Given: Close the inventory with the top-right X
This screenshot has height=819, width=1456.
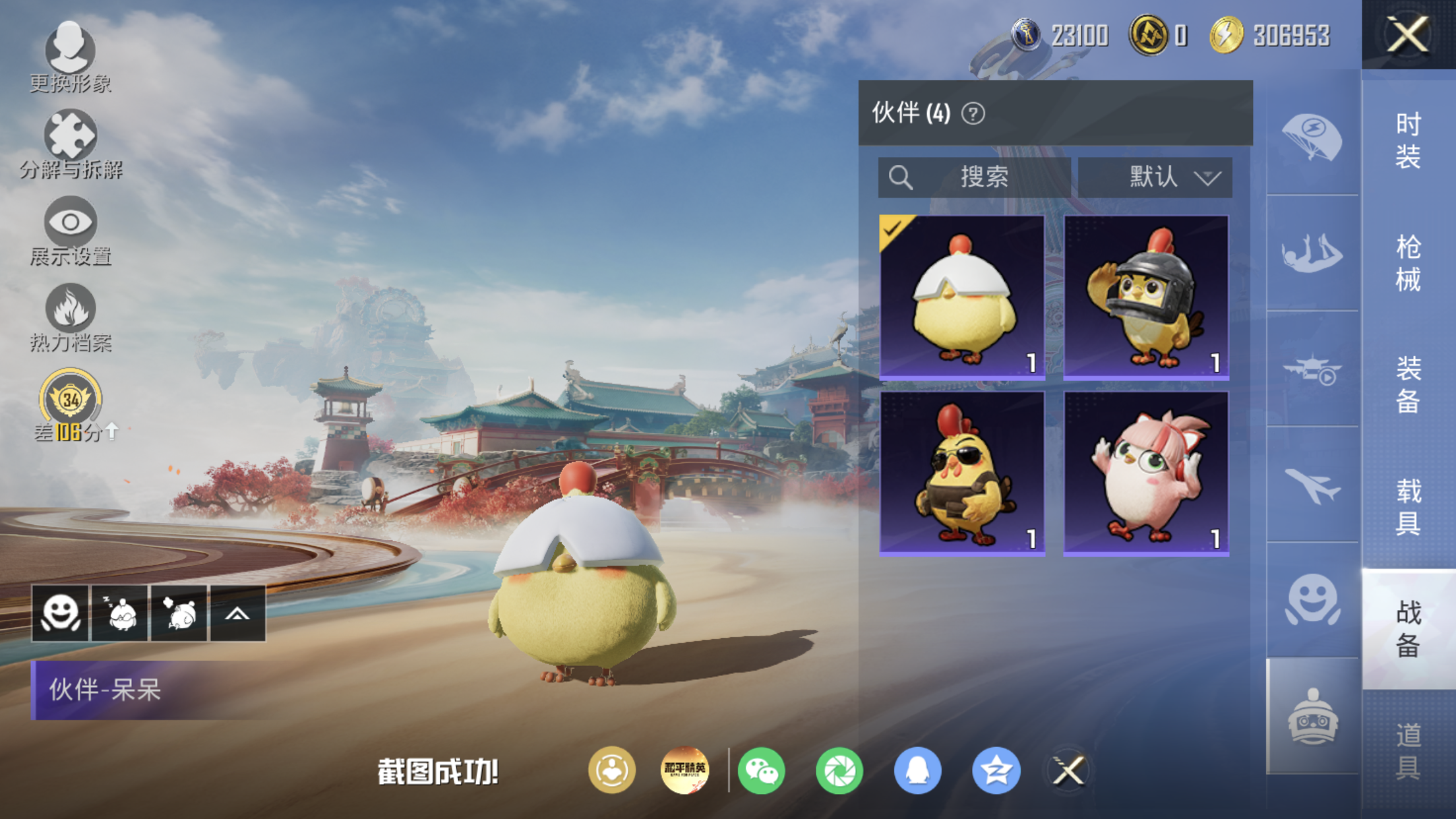Looking at the screenshot, I should tap(1408, 34).
